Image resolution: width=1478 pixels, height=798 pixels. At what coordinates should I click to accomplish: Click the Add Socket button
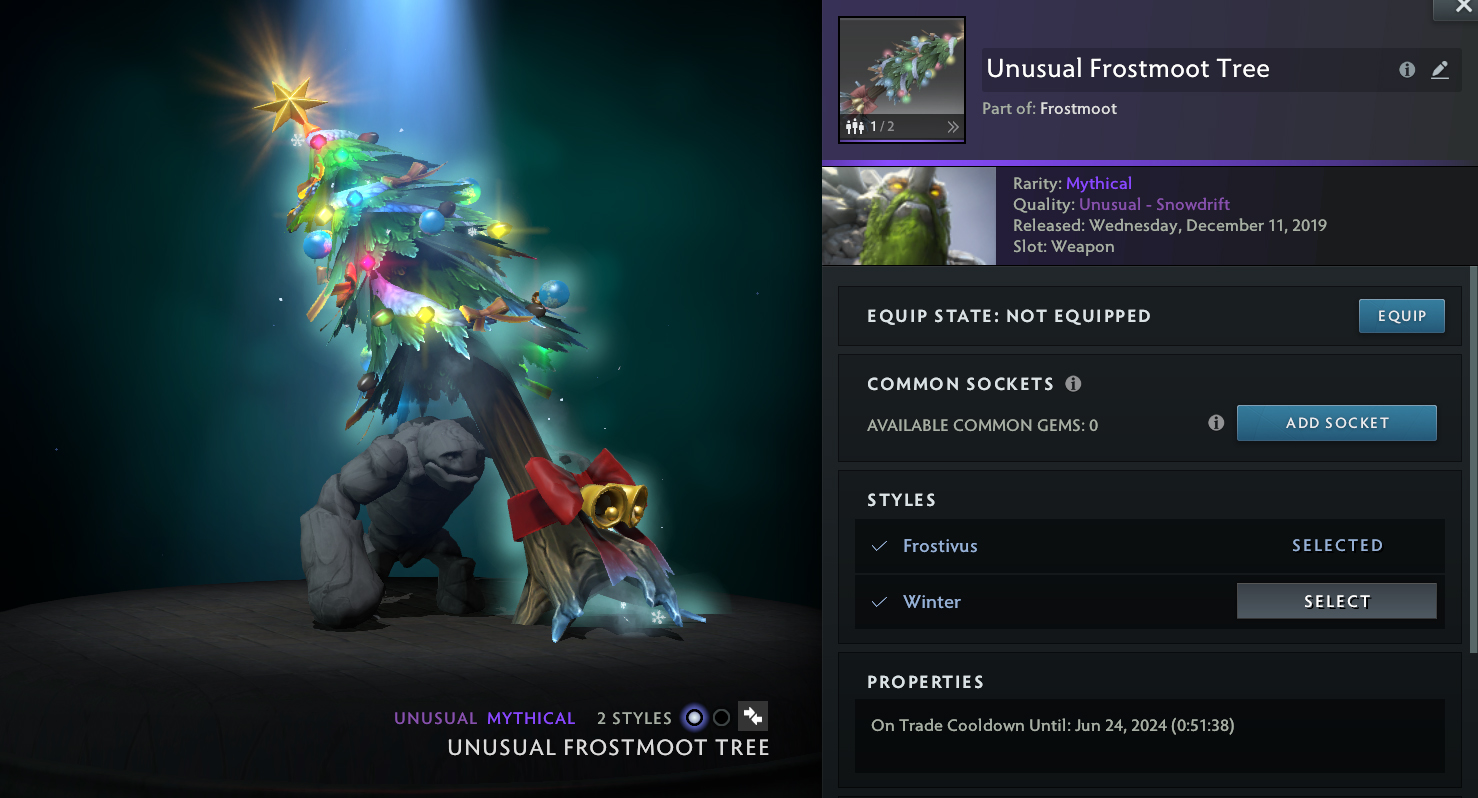[1336, 423]
